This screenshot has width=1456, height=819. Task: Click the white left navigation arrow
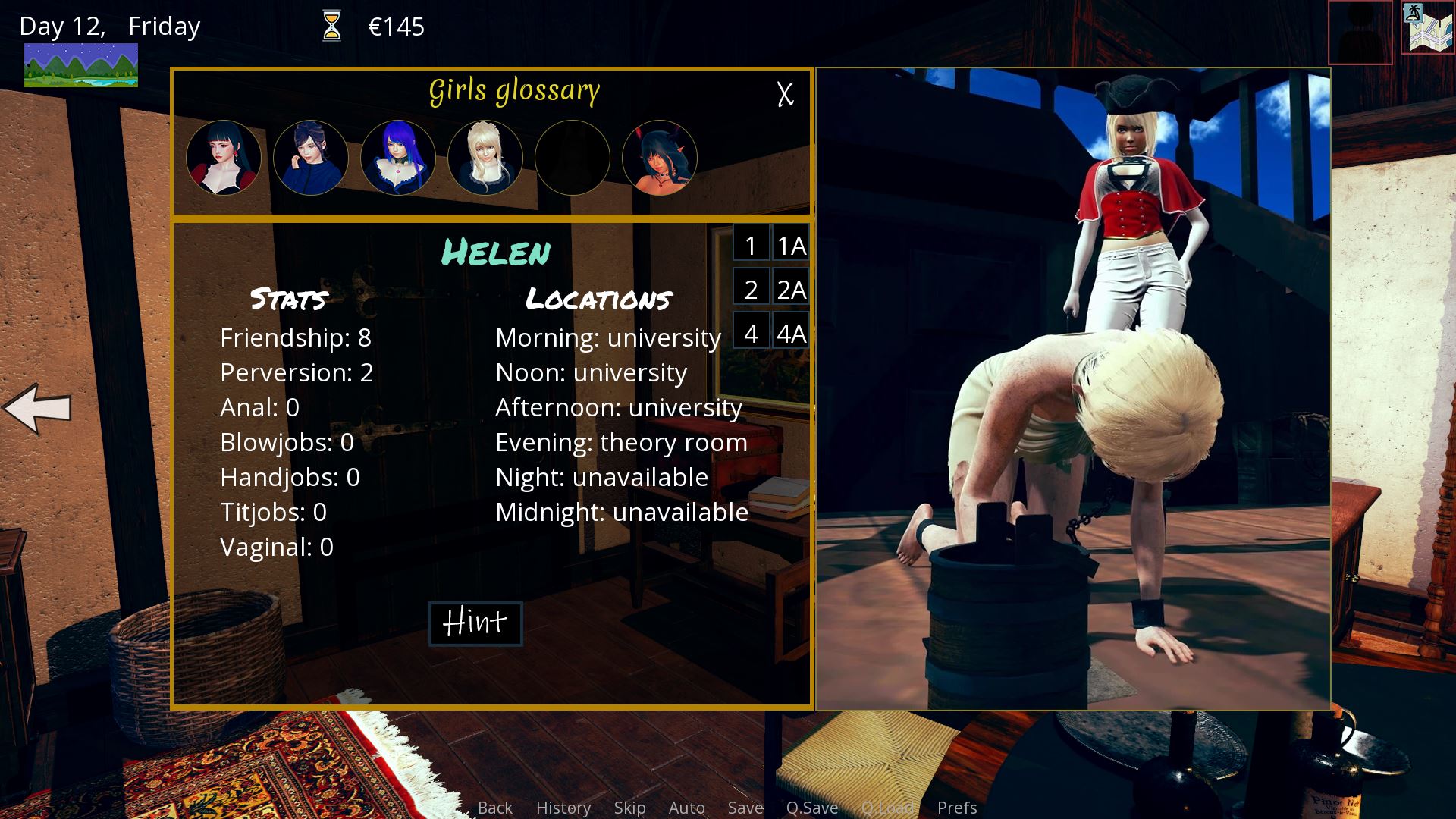pyautogui.click(x=38, y=408)
